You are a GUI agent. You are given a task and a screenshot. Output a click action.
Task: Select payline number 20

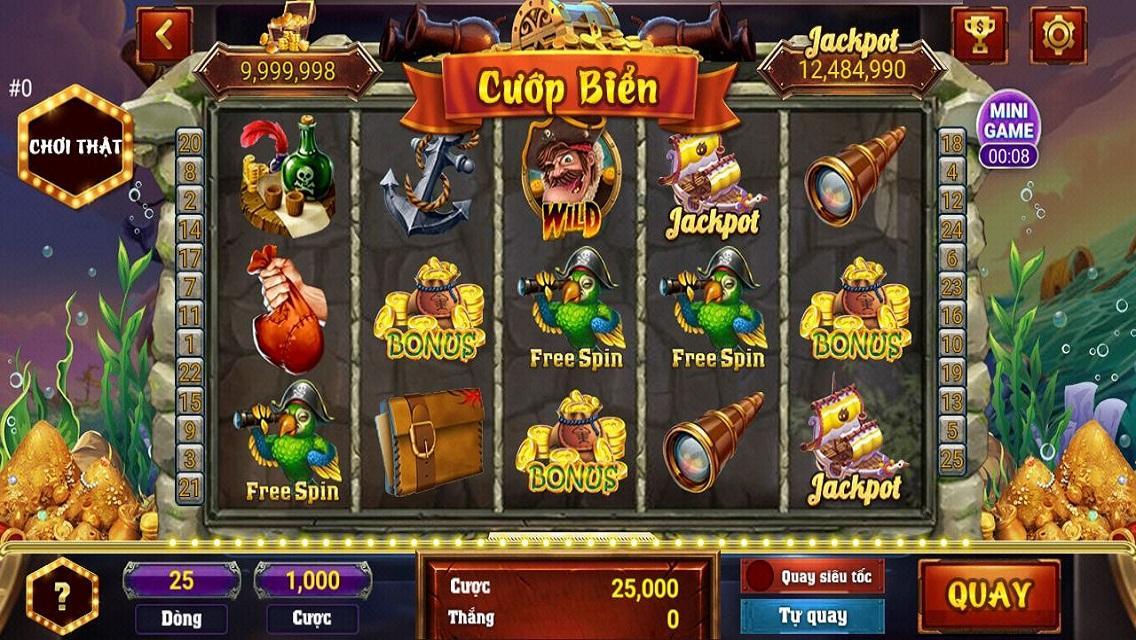coord(189,143)
